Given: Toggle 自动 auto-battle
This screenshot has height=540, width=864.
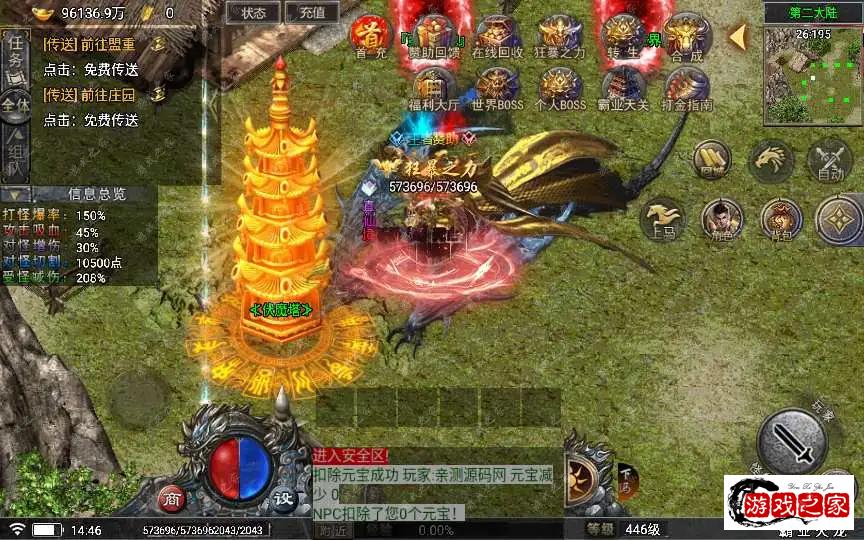Looking at the screenshot, I should coord(830,160).
